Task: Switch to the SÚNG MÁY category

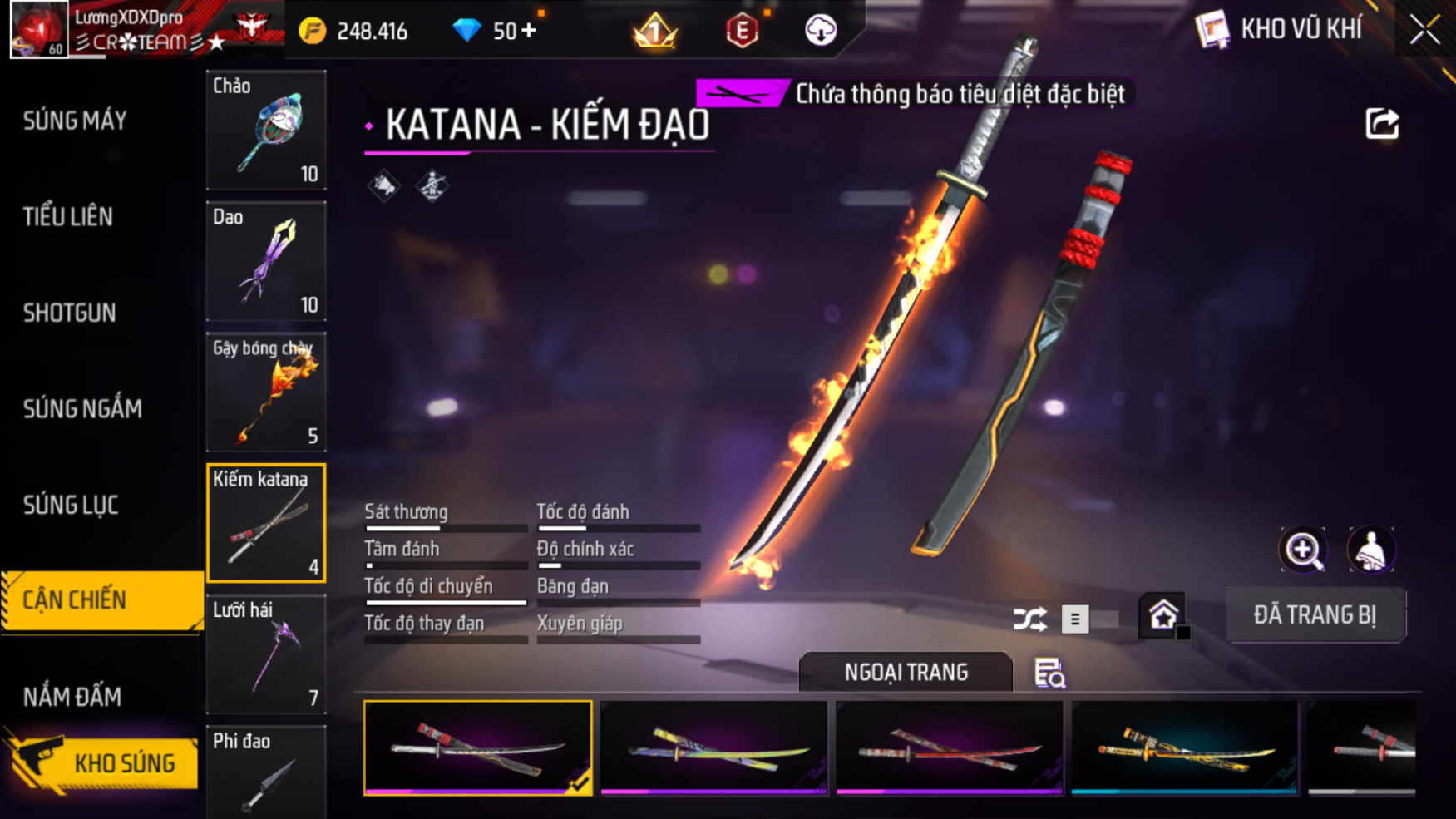Action: pyautogui.click(x=75, y=121)
